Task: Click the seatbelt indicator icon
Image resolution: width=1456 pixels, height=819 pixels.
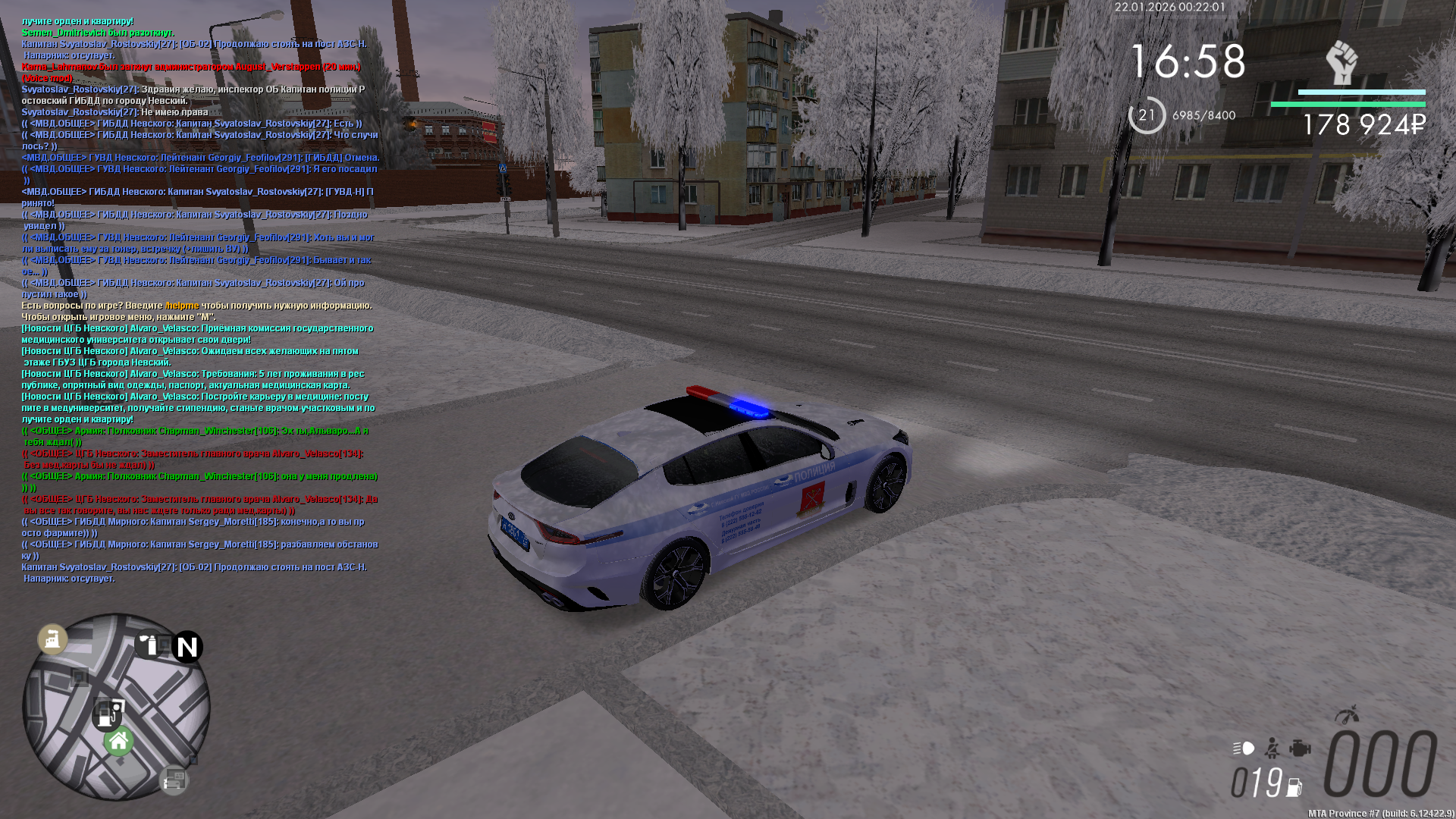Action: (1272, 748)
